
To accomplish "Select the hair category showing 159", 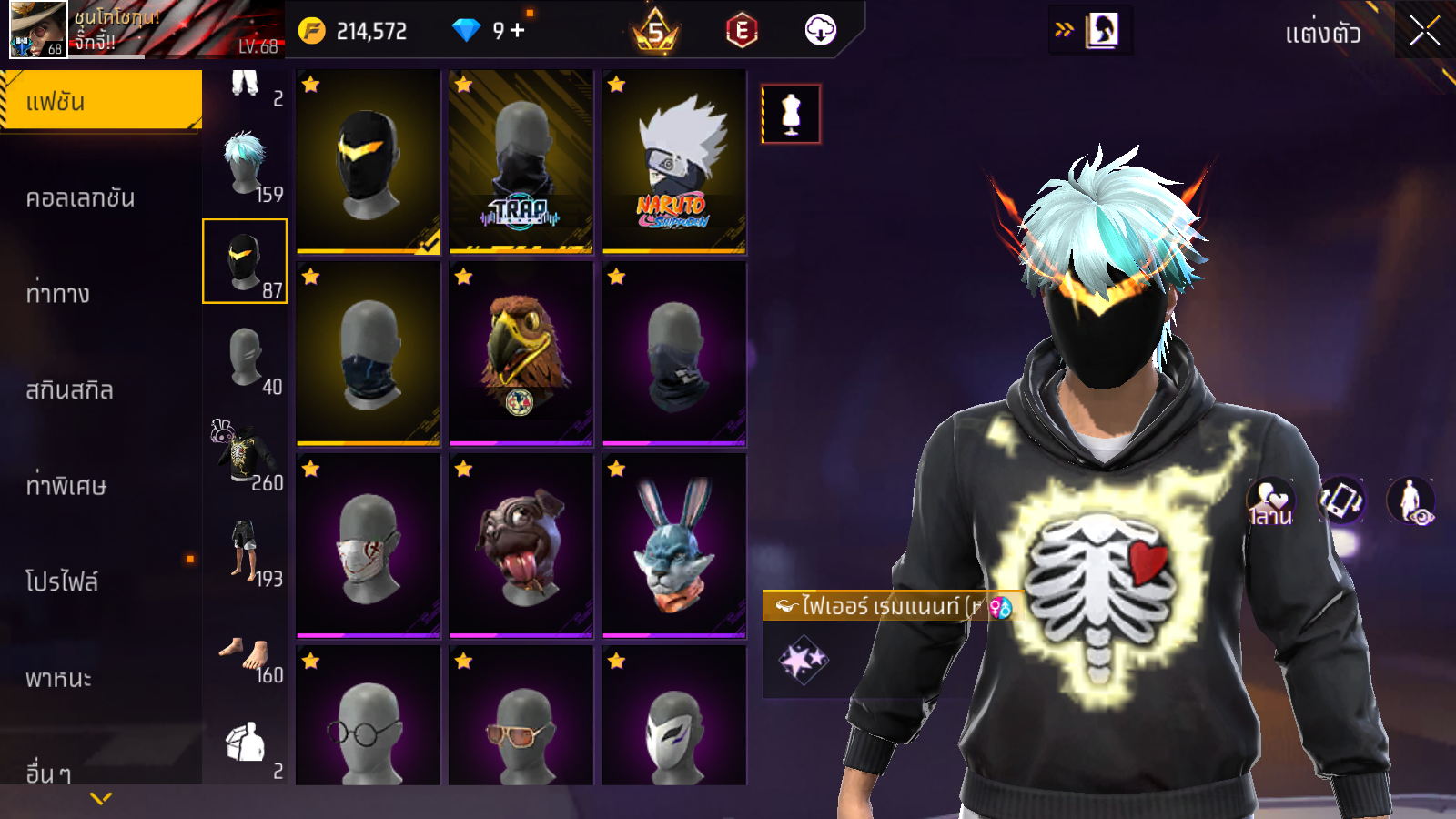I will [246, 166].
